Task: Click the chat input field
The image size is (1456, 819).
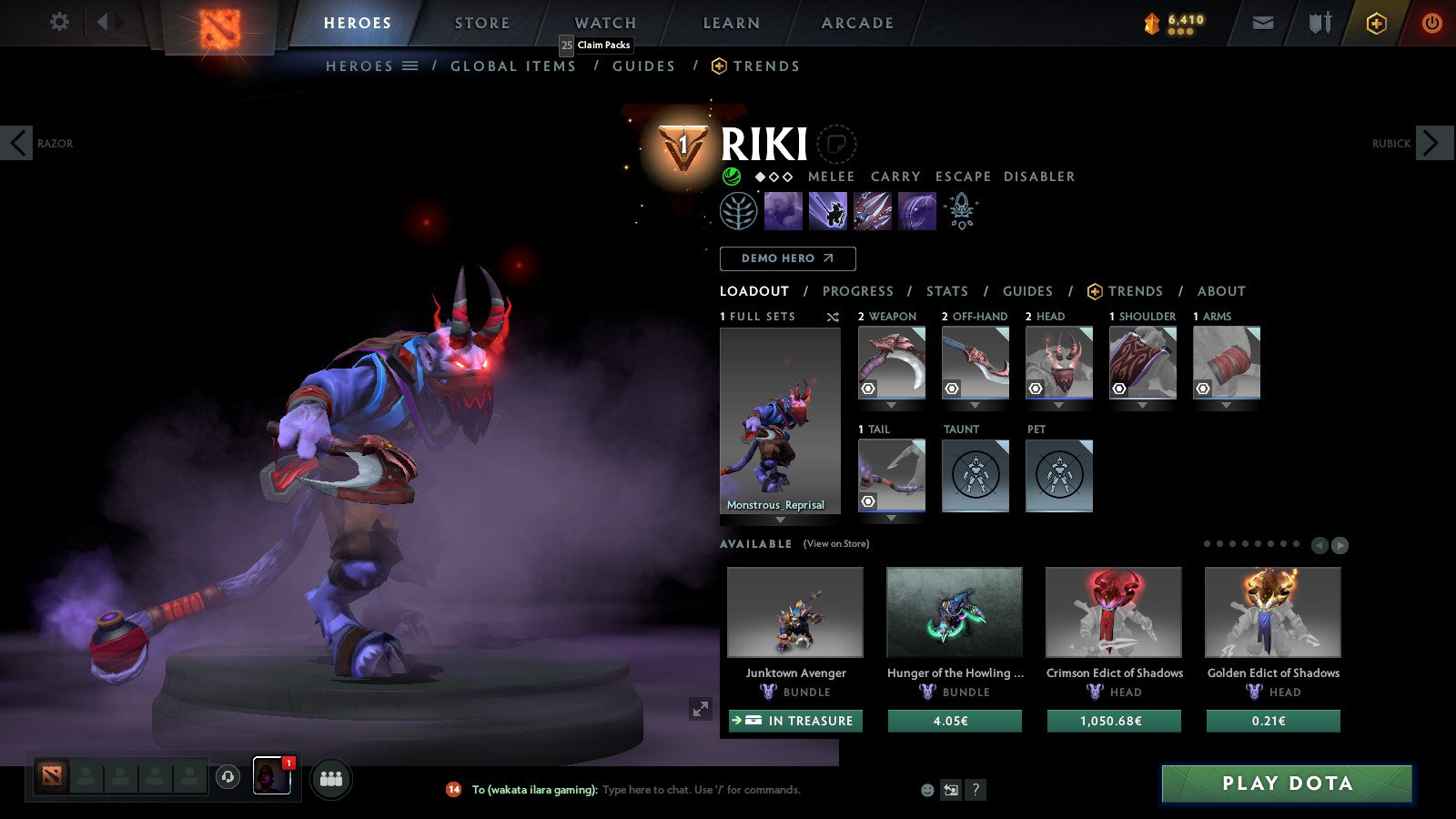Action: (701, 790)
